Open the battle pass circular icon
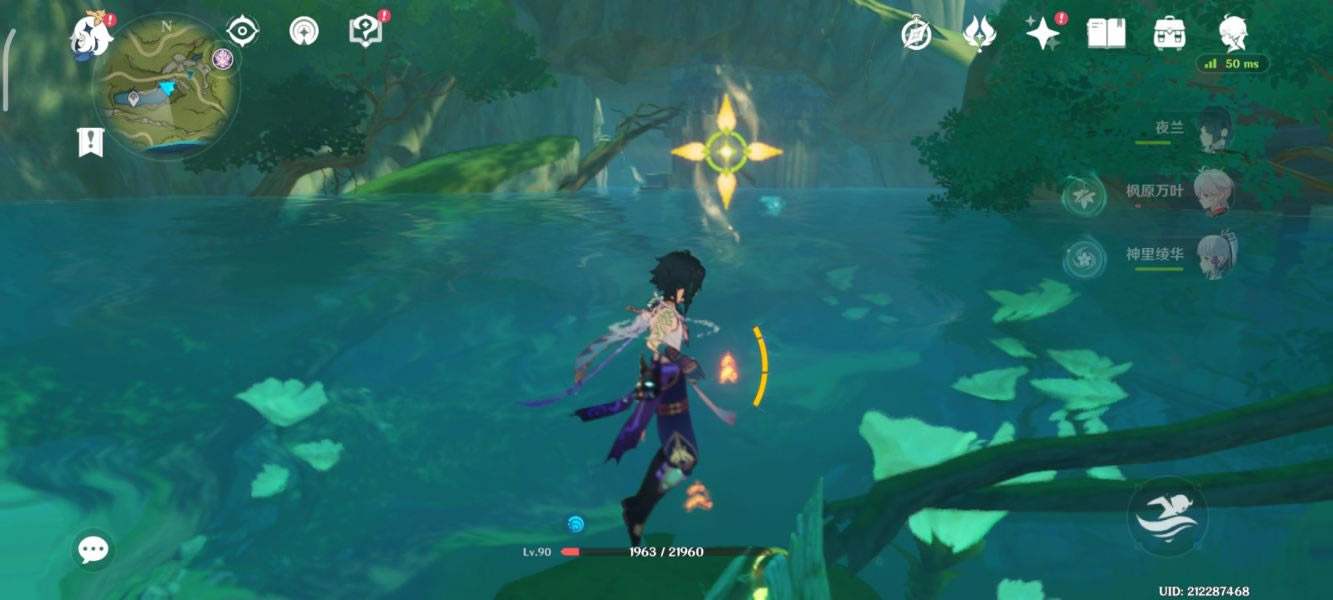Screen dimensions: 1333x600 [304, 31]
